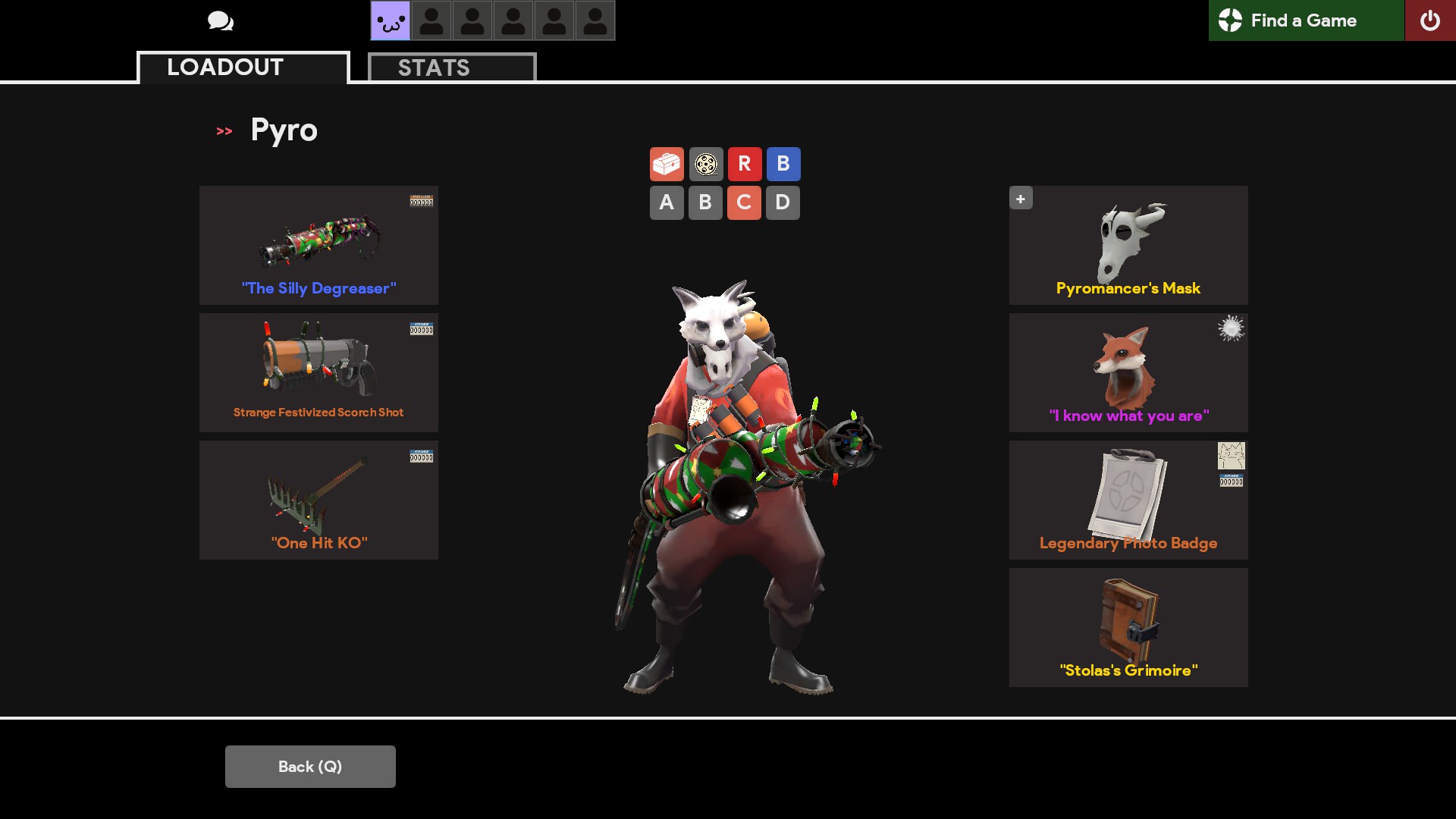Switch to the BLU team with the B toggle

click(783, 164)
